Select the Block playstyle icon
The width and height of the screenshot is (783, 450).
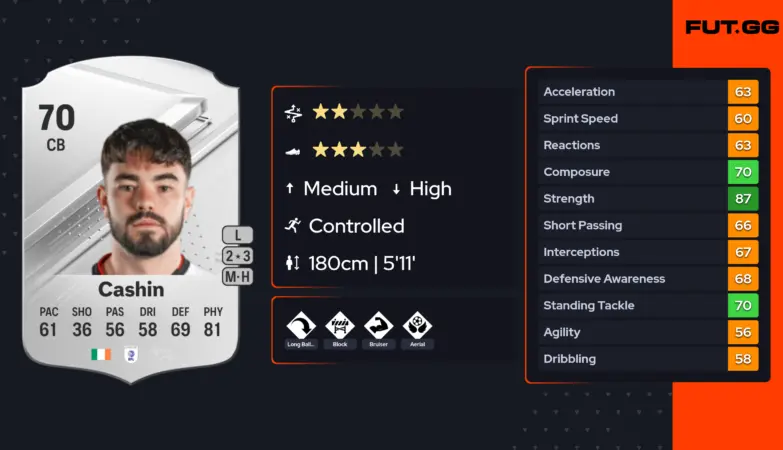tap(339, 326)
